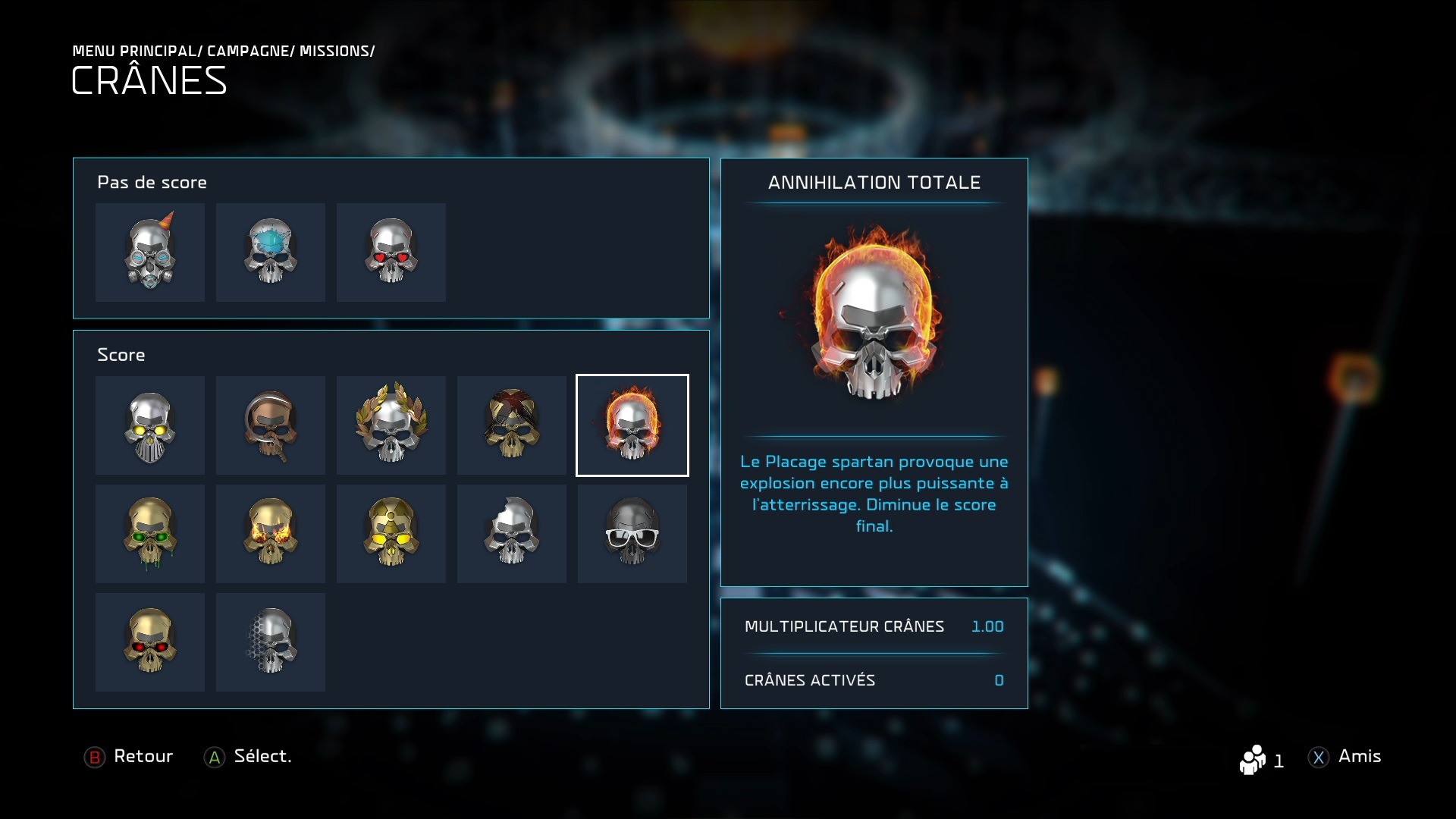Open the Amis friends list
Viewport: 1456px width, 819px height.
coord(1345,757)
